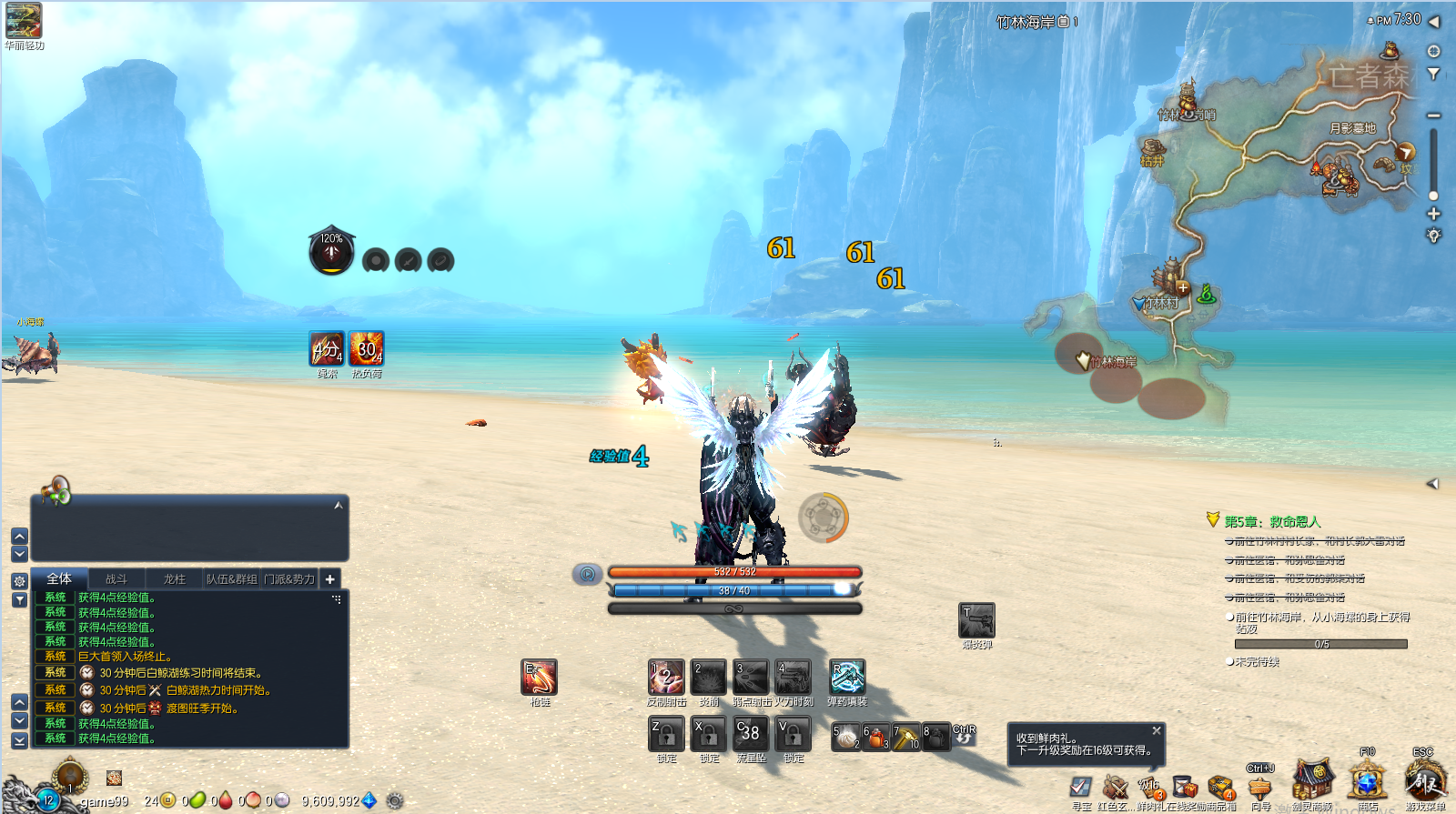Close the 收到鲜肉礼 notification popup
Viewport: 1456px width, 814px height.
point(1157,730)
